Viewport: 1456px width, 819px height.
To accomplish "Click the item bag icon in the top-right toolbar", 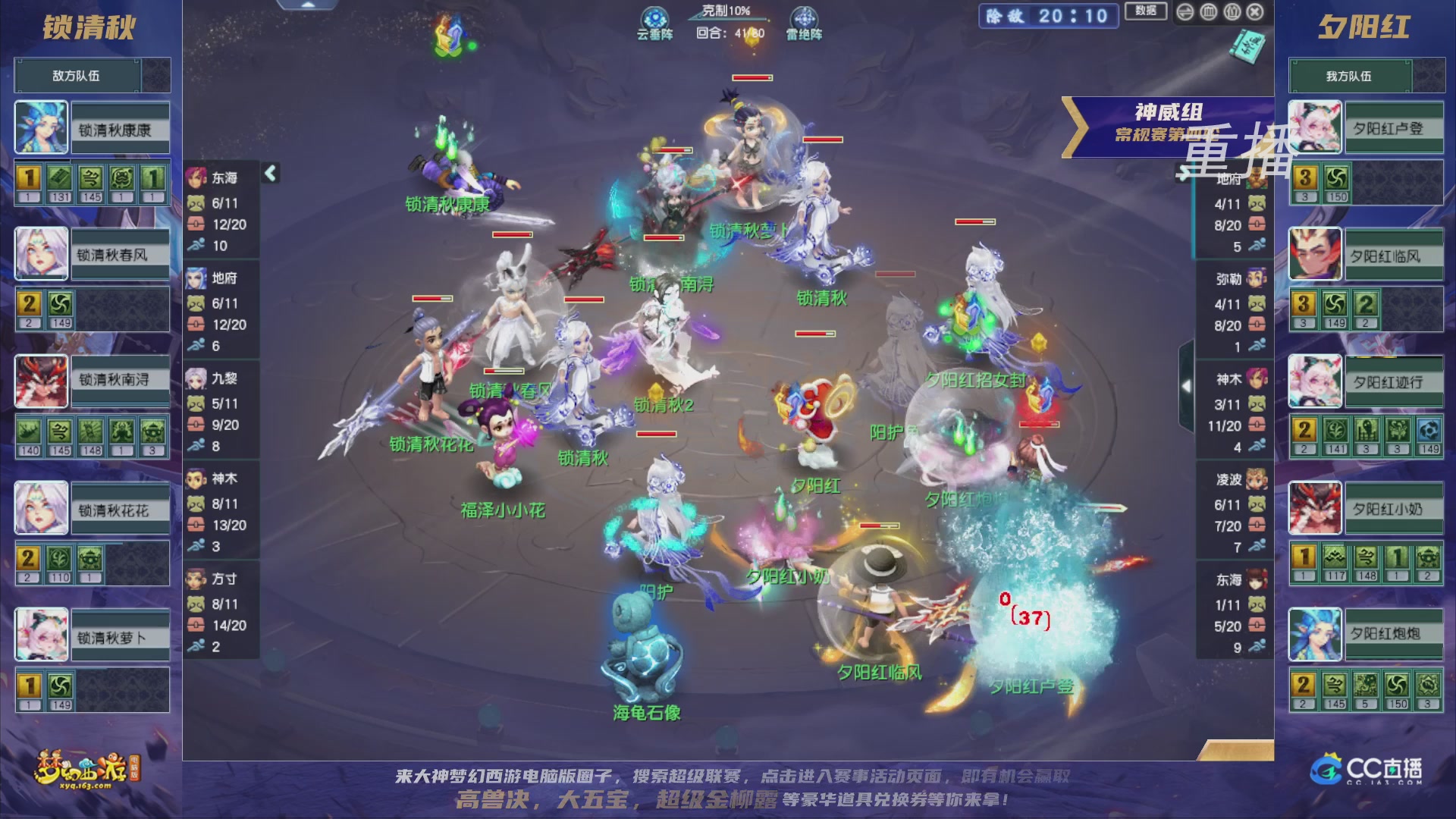I will 1232,11.
